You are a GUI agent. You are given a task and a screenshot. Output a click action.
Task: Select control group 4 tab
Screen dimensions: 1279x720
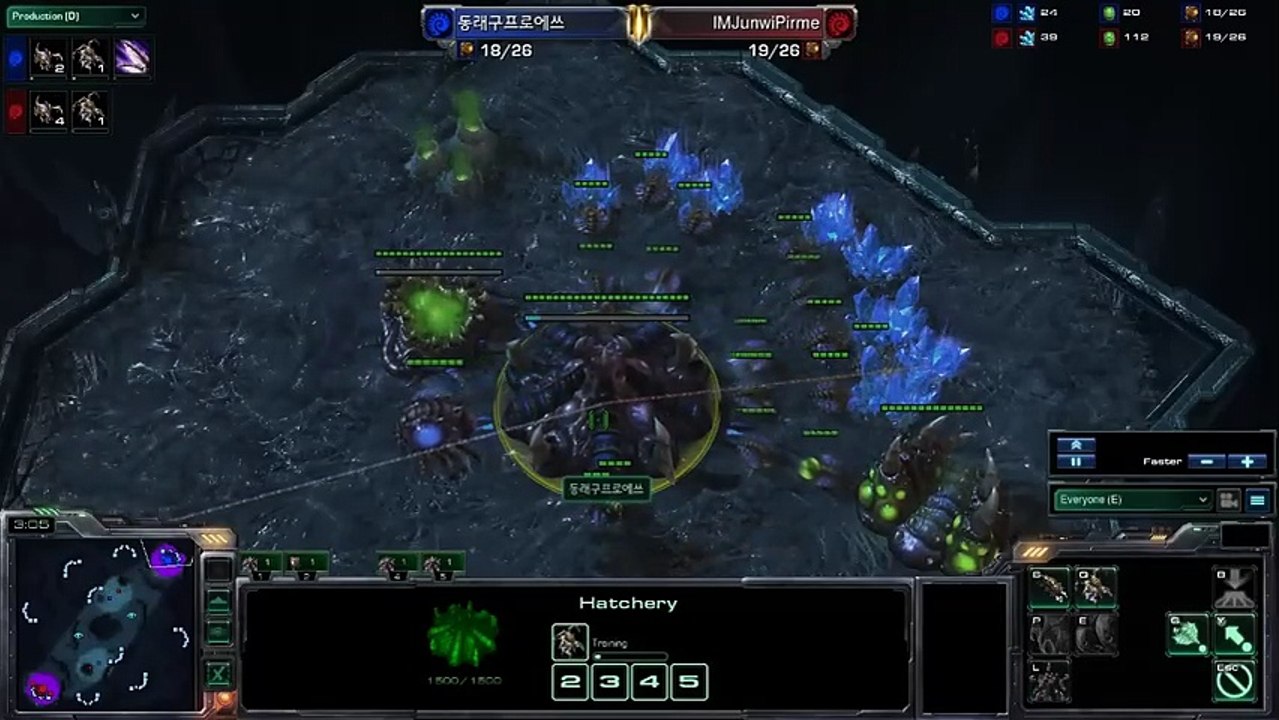point(398,565)
